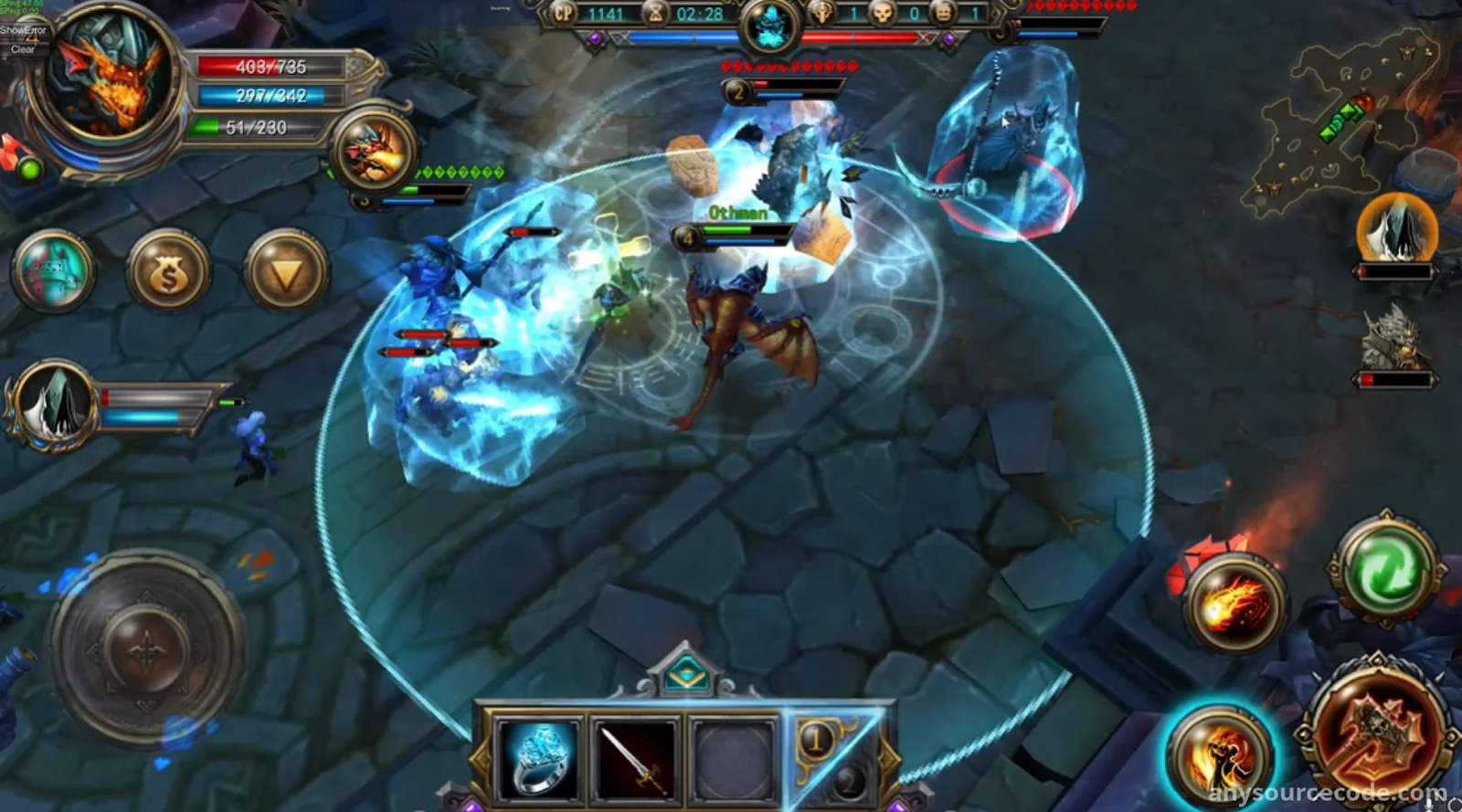The image size is (1462, 812).
Task: Click the Clear debug button
Action: (x=23, y=49)
